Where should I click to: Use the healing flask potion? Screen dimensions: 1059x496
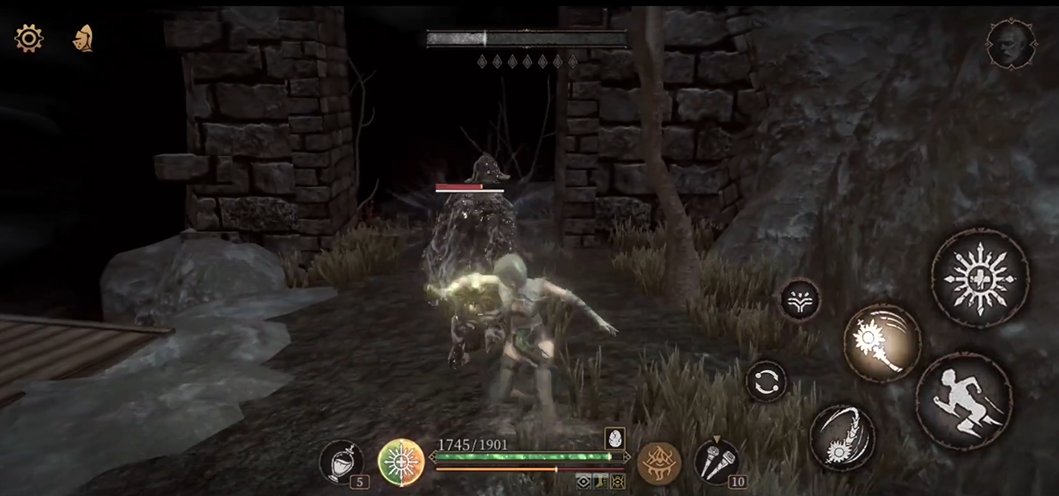pyautogui.click(x=342, y=461)
